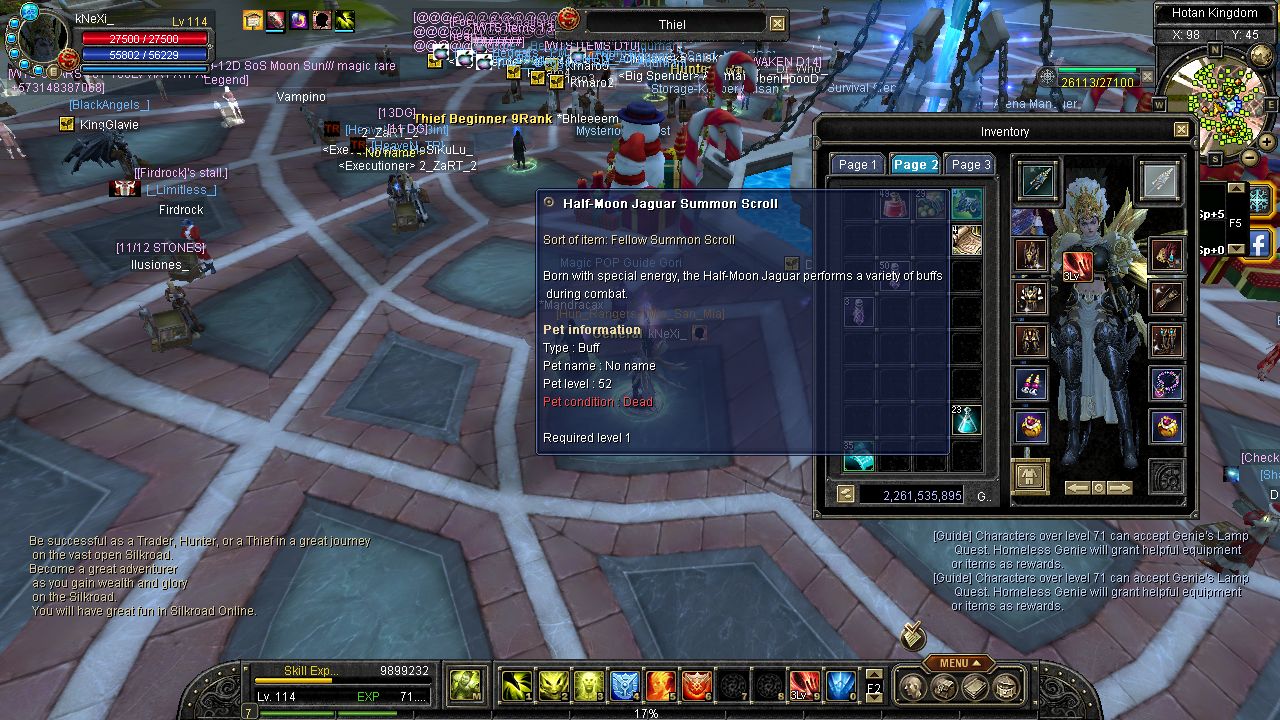This screenshot has height=720, width=1280.
Task: Activate the red flame skill in hotbar slot 5
Action: tap(660, 685)
